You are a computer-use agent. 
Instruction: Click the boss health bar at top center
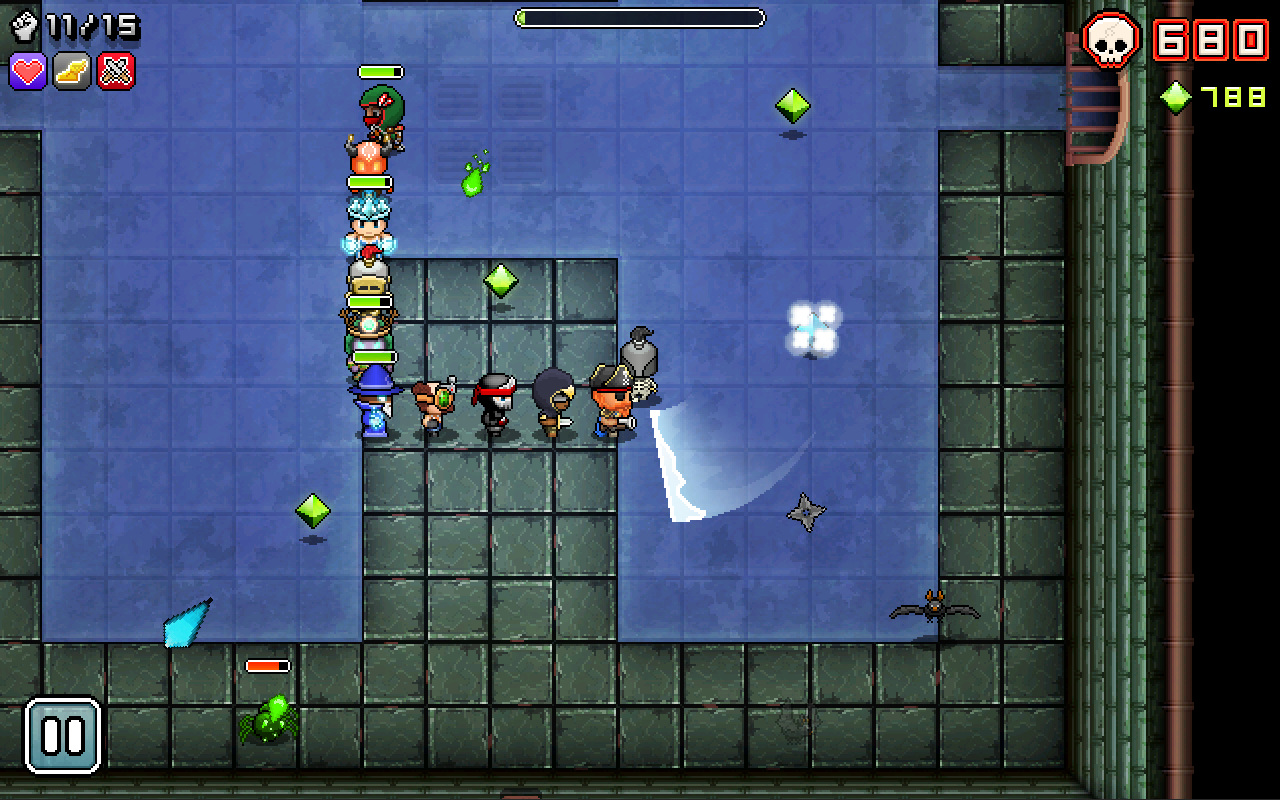(638, 17)
